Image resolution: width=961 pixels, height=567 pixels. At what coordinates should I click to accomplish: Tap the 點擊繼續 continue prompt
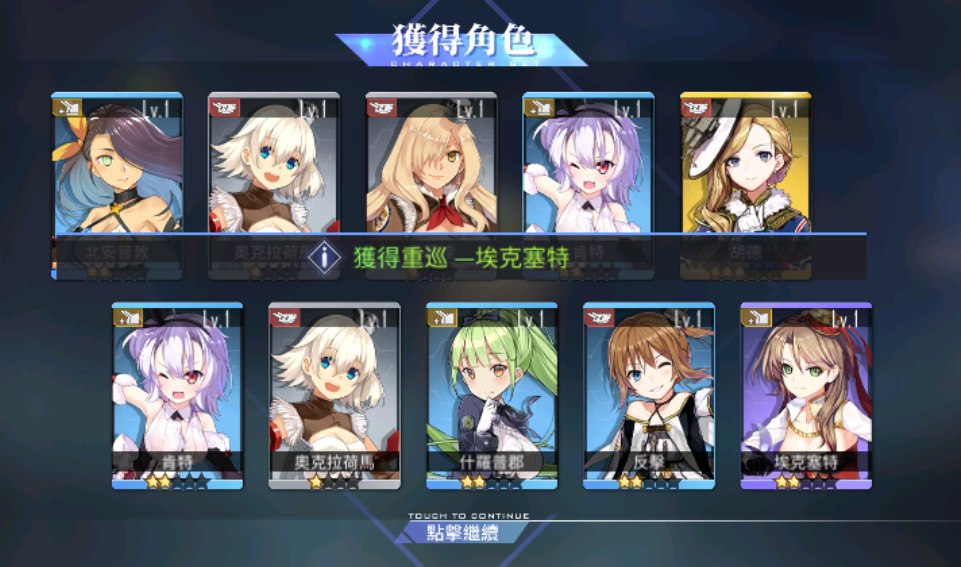[x=461, y=530]
